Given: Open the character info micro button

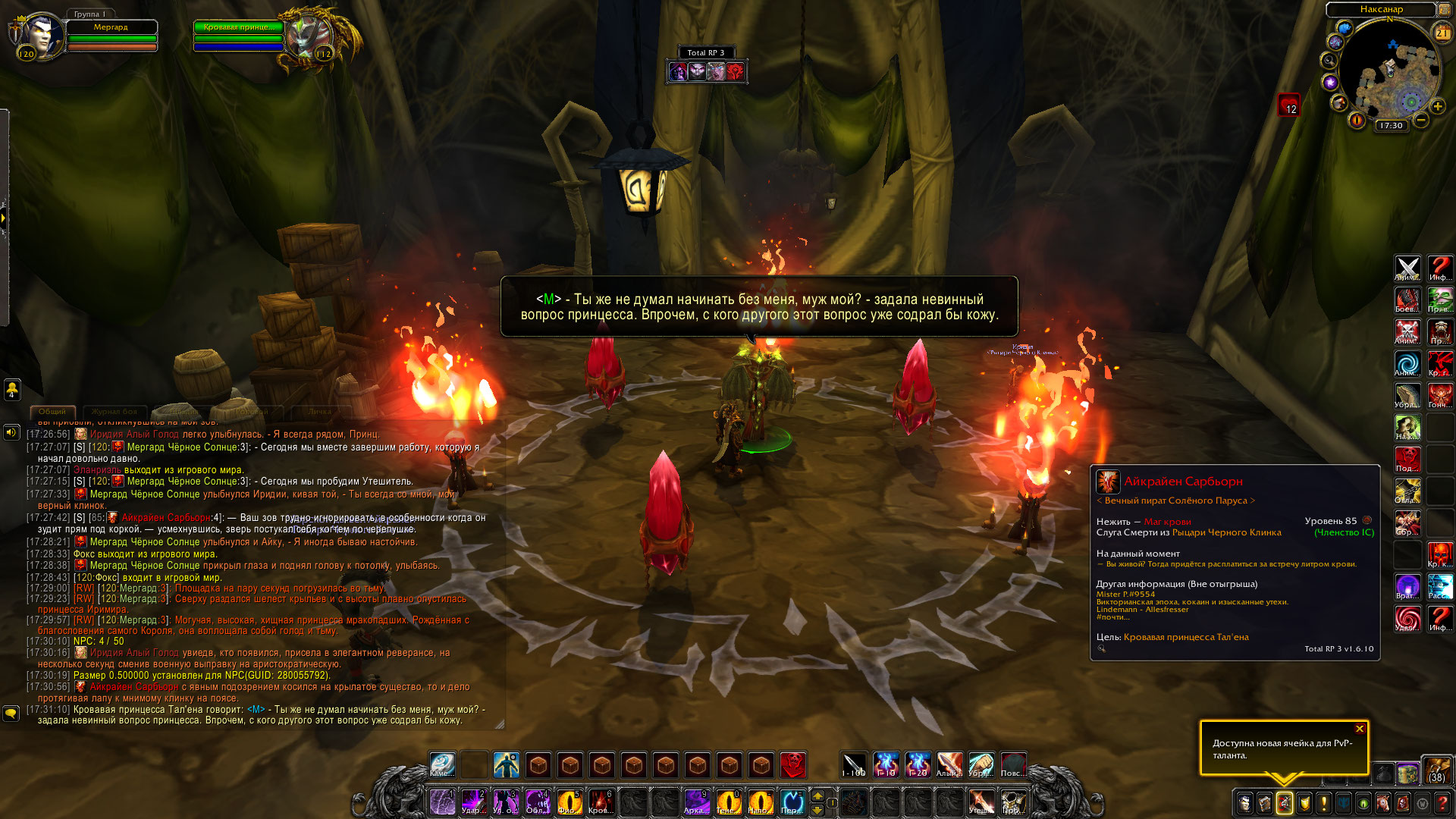Looking at the screenshot, I should tap(1244, 803).
